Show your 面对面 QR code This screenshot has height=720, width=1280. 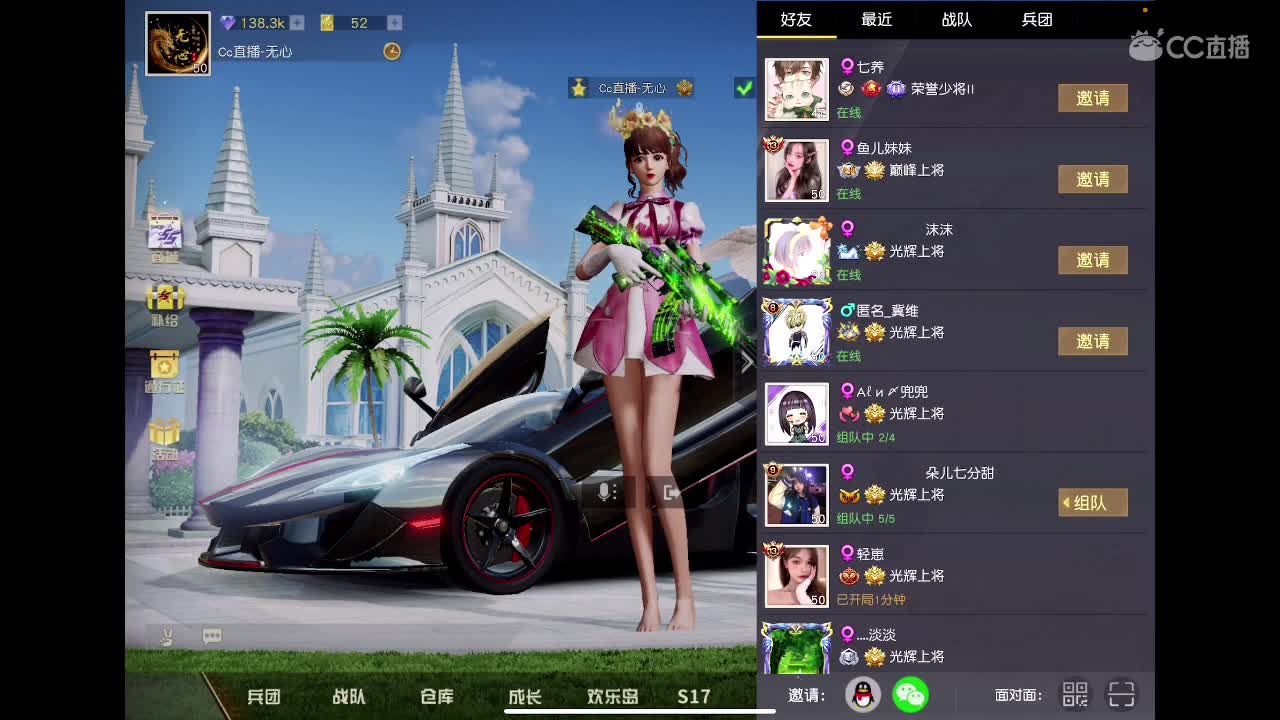point(1075,694)
